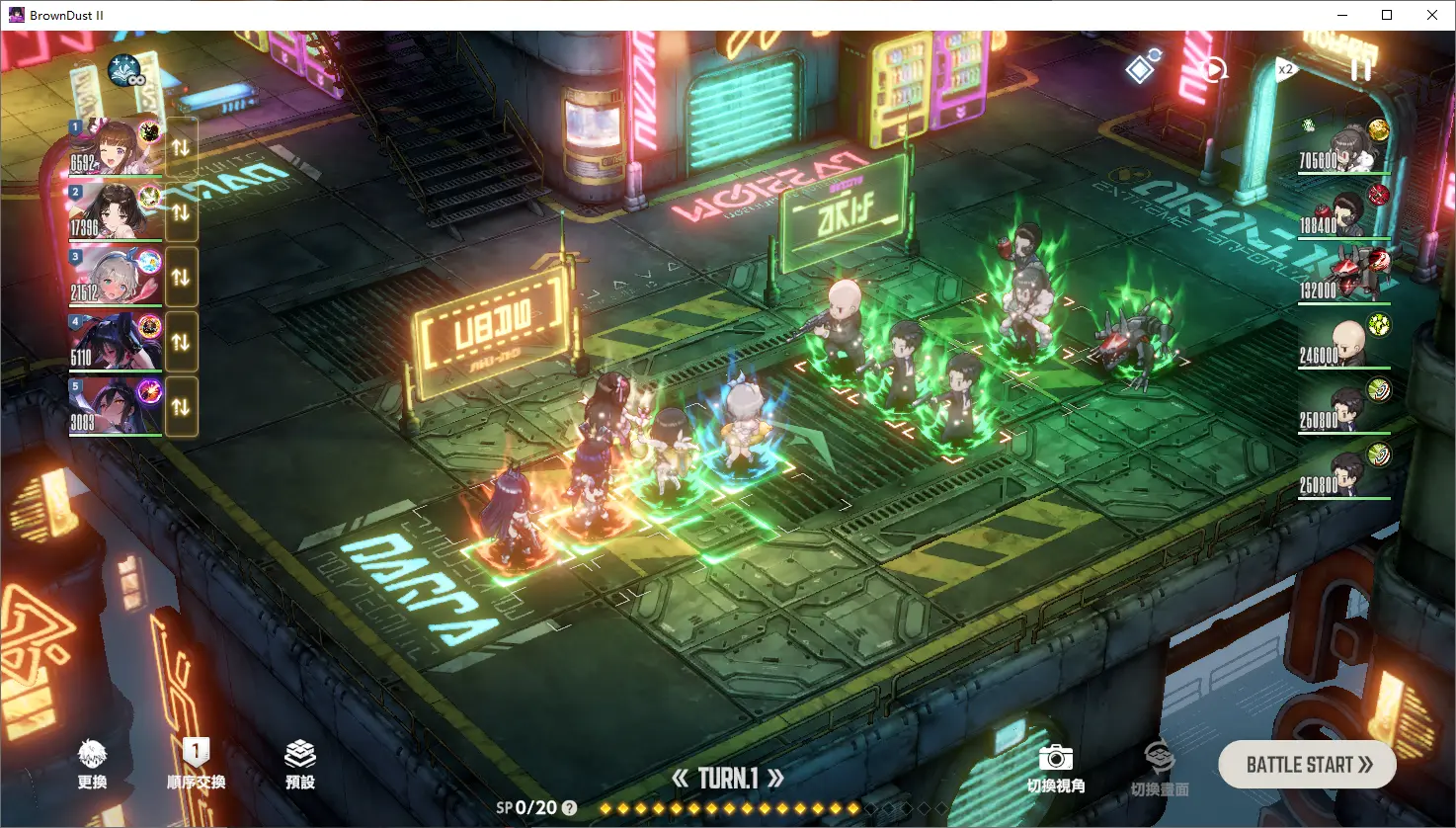The width and height of the screenshot is (1456, 828).
Task: Pause the battle
Action: click(x=1360, y=68)
